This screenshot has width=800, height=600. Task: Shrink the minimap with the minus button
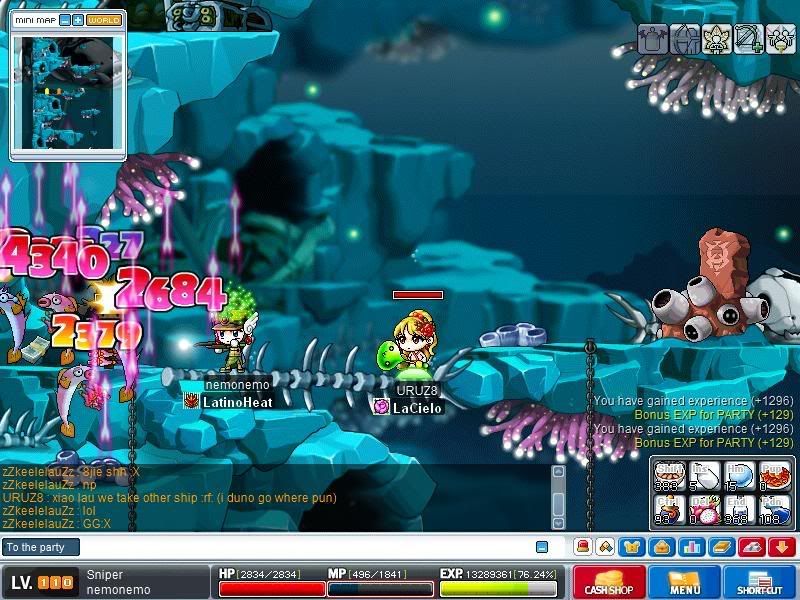(64, 20)
